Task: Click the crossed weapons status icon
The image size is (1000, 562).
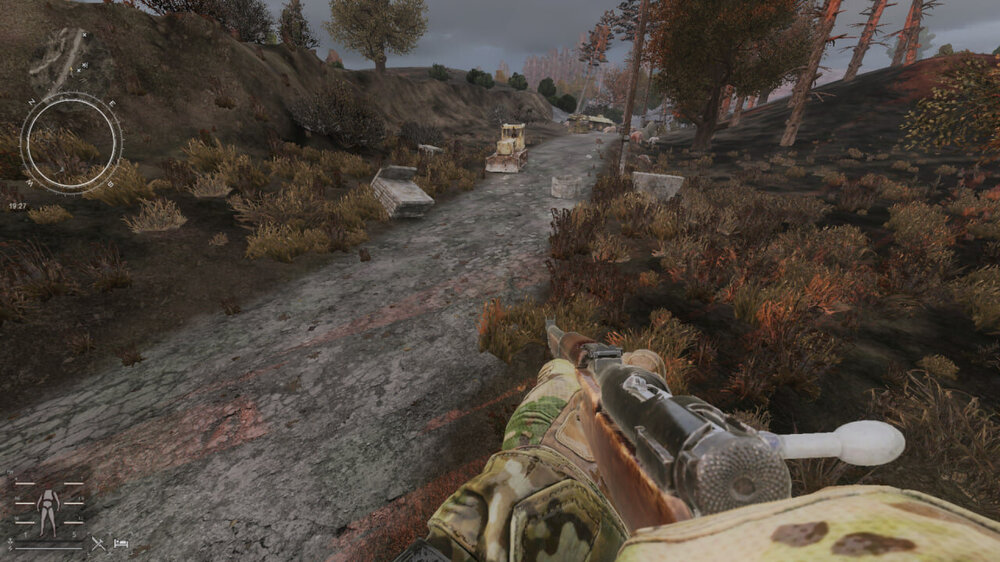Action: pos(98,544)
